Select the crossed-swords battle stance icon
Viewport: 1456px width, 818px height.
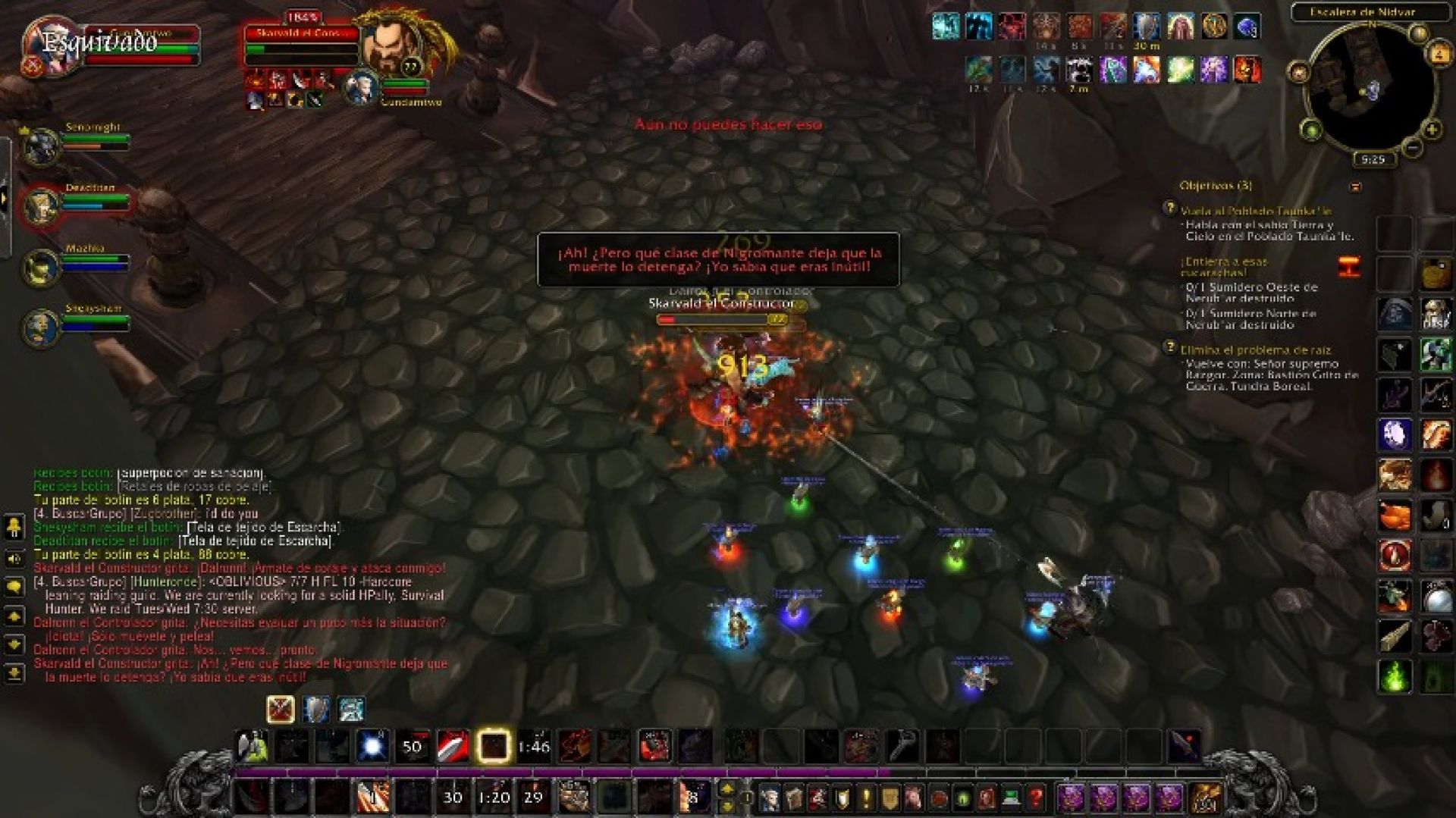click(x=281, y=710)
